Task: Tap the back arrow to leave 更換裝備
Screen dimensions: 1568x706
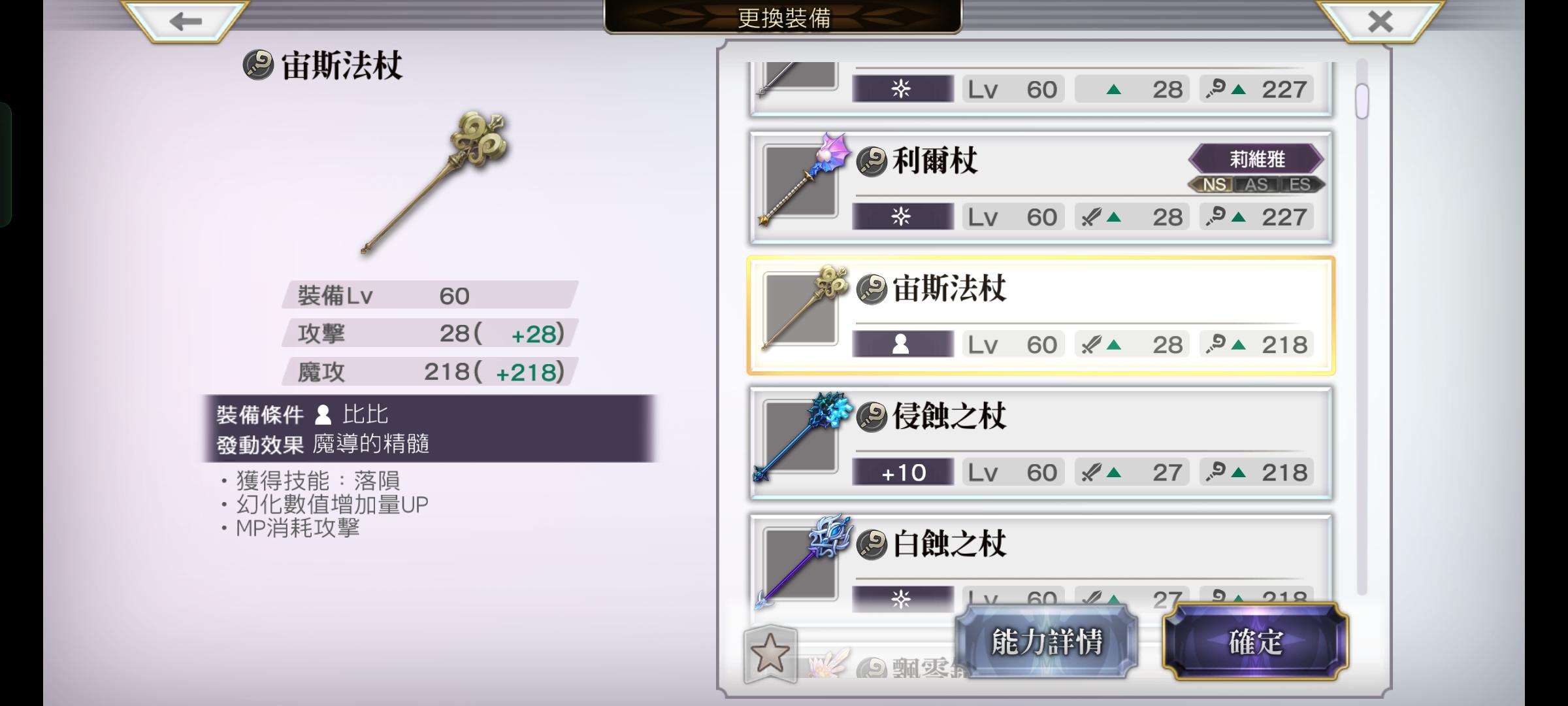Action: (185, 22)
